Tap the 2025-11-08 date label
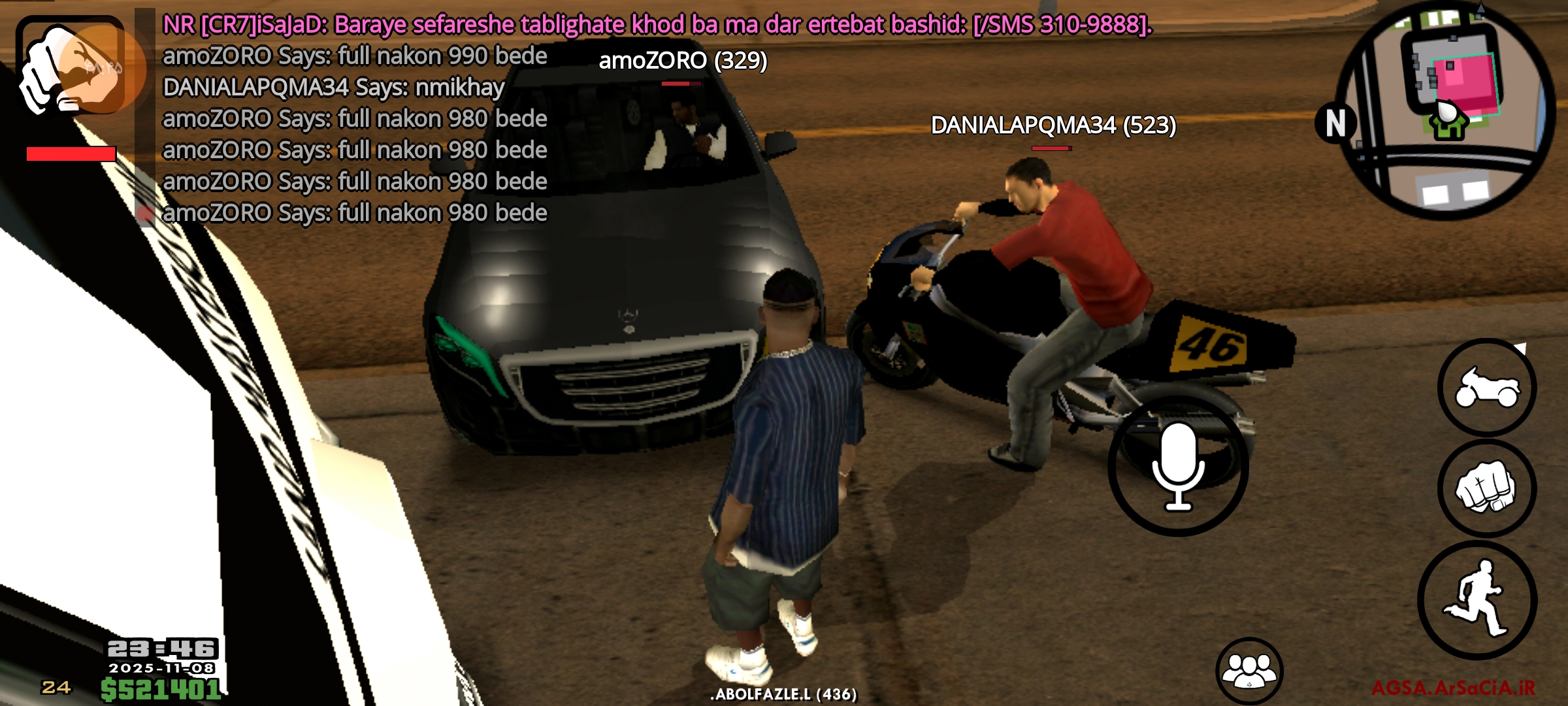This screenshot has width=1568, height=706. [162, 668]
